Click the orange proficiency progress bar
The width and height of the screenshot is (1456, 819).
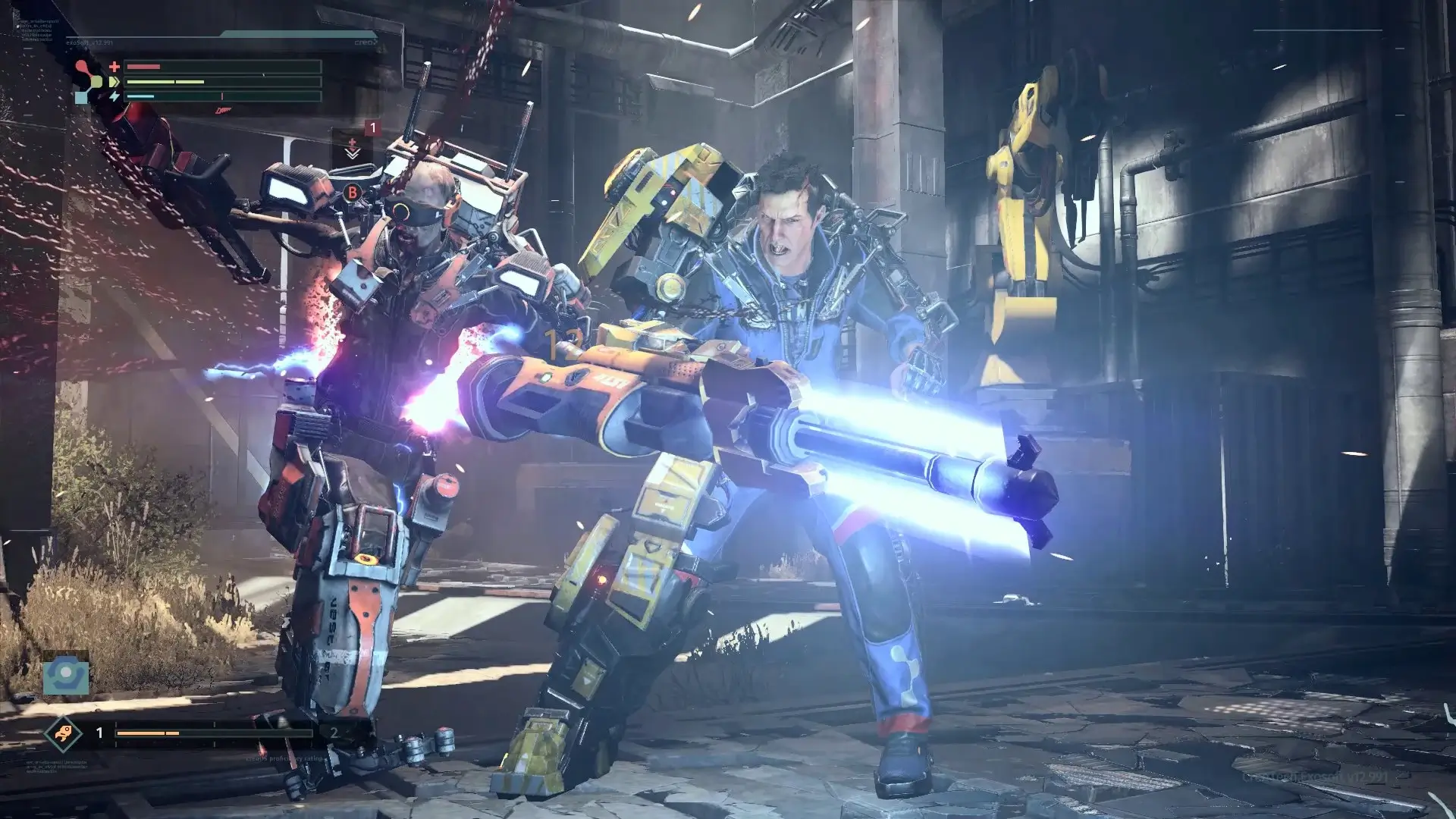148,733
